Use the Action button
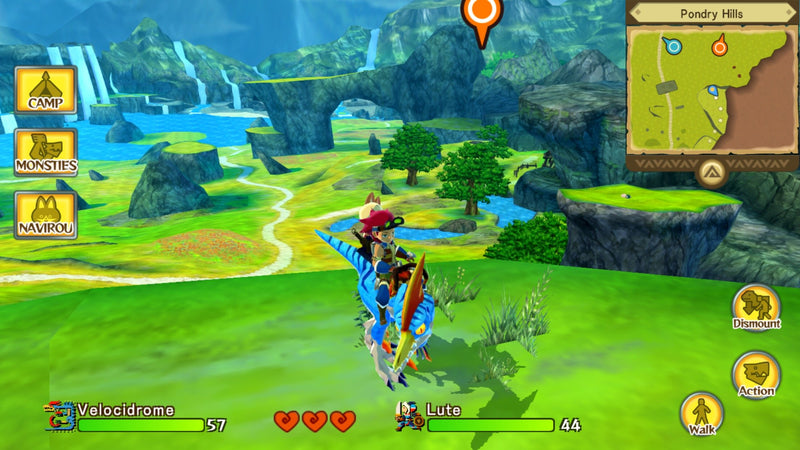Image resolution: width=800 pixels, height=450 pixels. [756, 374]
